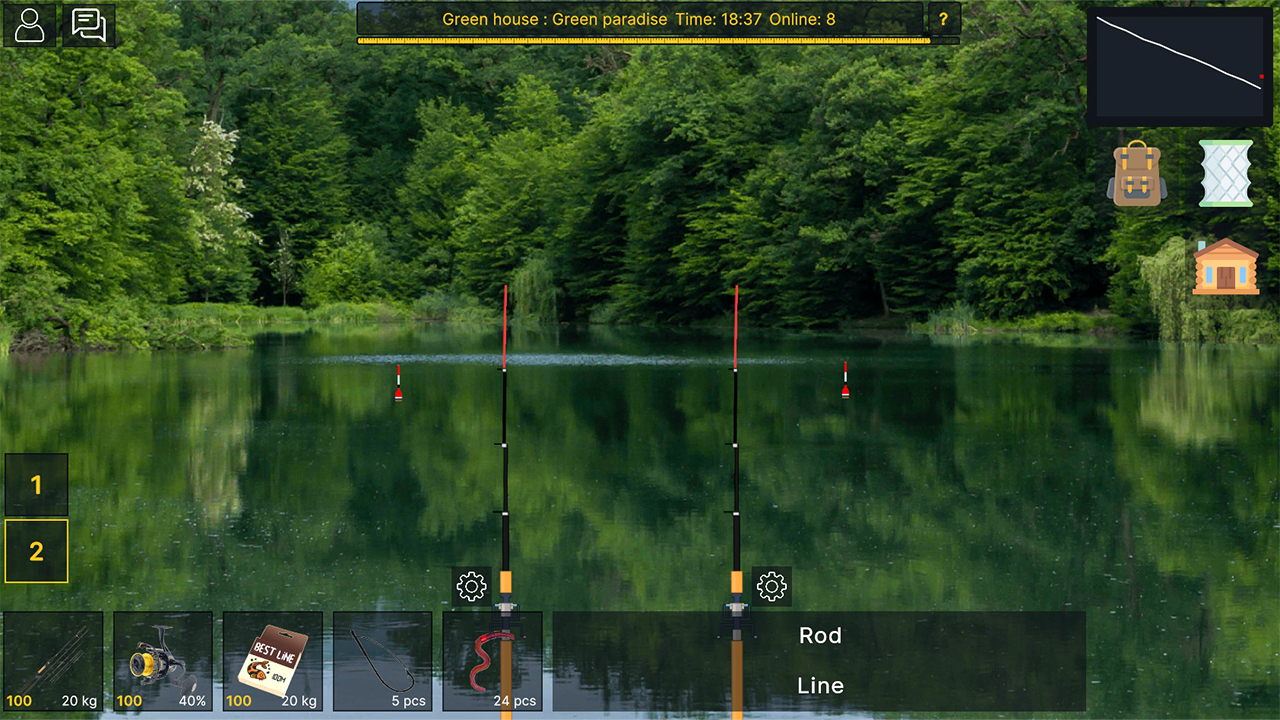The width and height of the screenshot is (1280, 720).
Task: Select the fishing rod item in the inventory bar
Action: 52,660
